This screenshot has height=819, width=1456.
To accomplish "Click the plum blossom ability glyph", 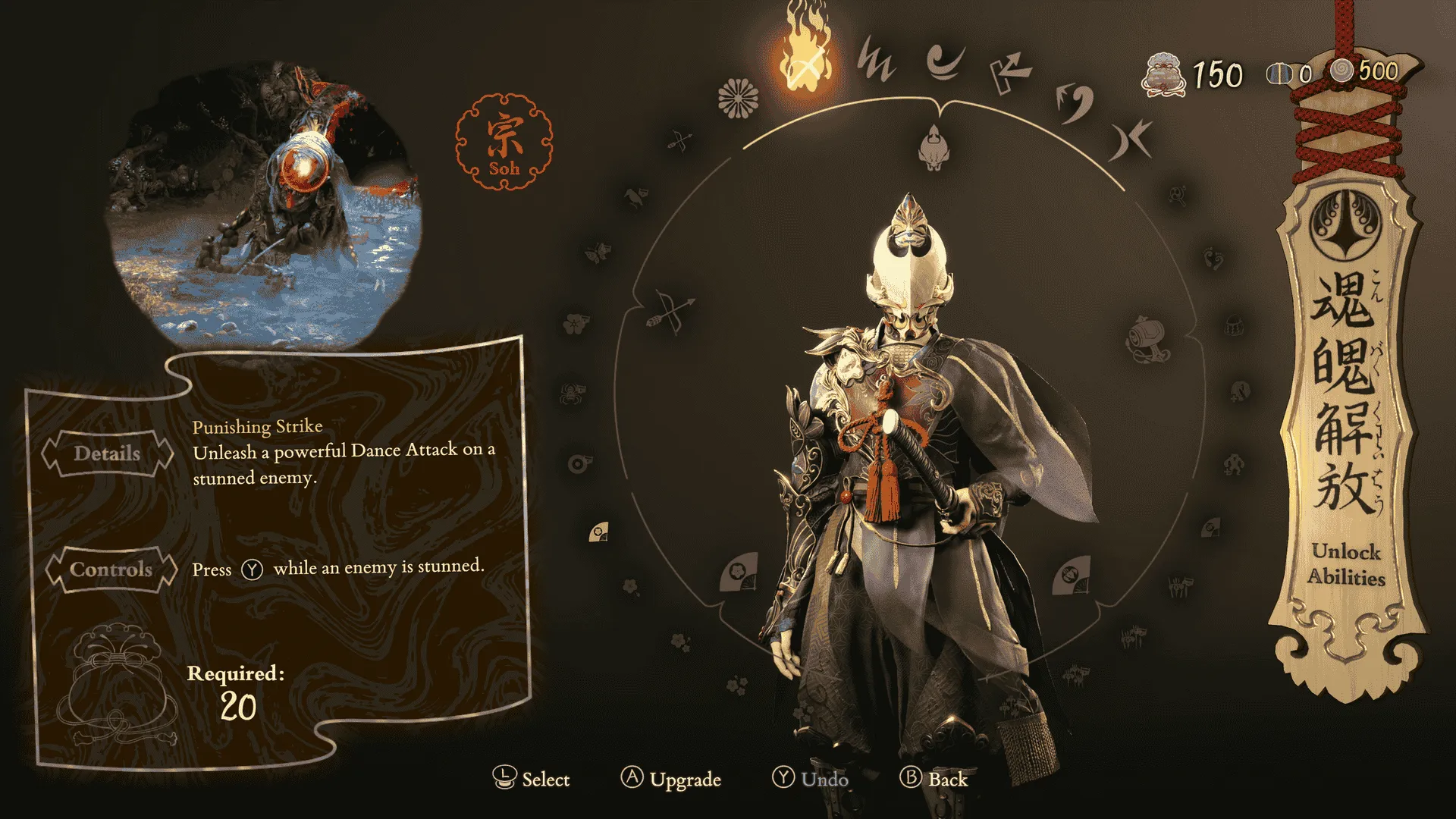I will [573, 323].
